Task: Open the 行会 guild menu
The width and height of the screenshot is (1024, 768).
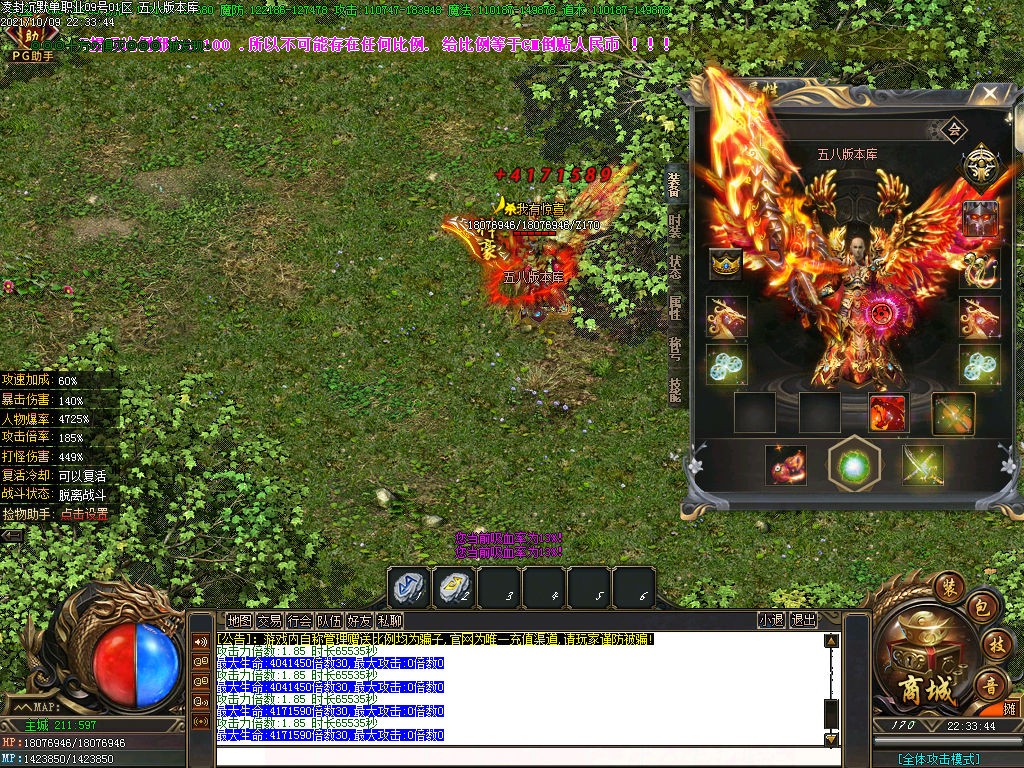Action: tap(299, 621)
